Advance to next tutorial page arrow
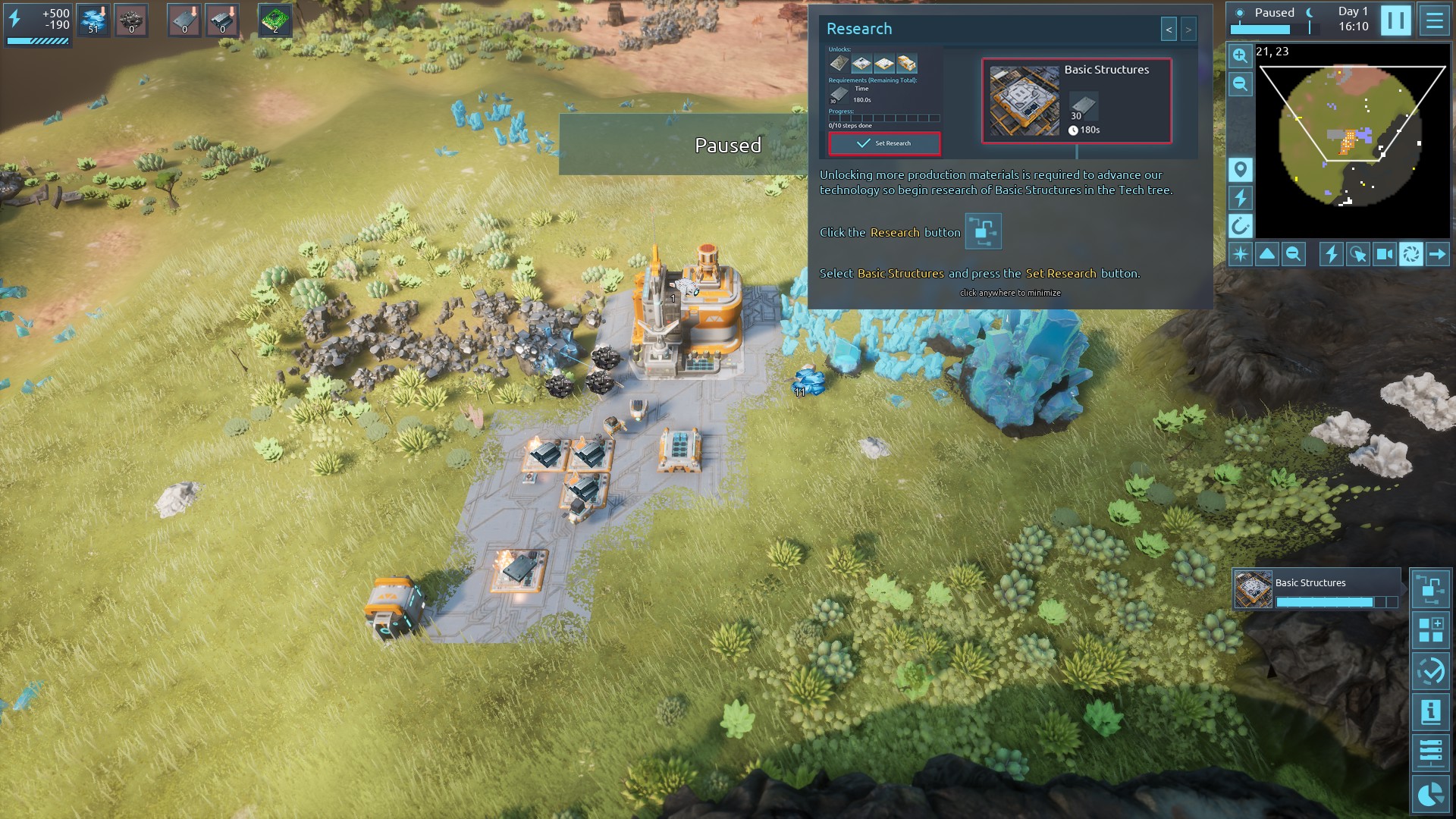Screen dimensions: 1456x819 [1188, 30]
